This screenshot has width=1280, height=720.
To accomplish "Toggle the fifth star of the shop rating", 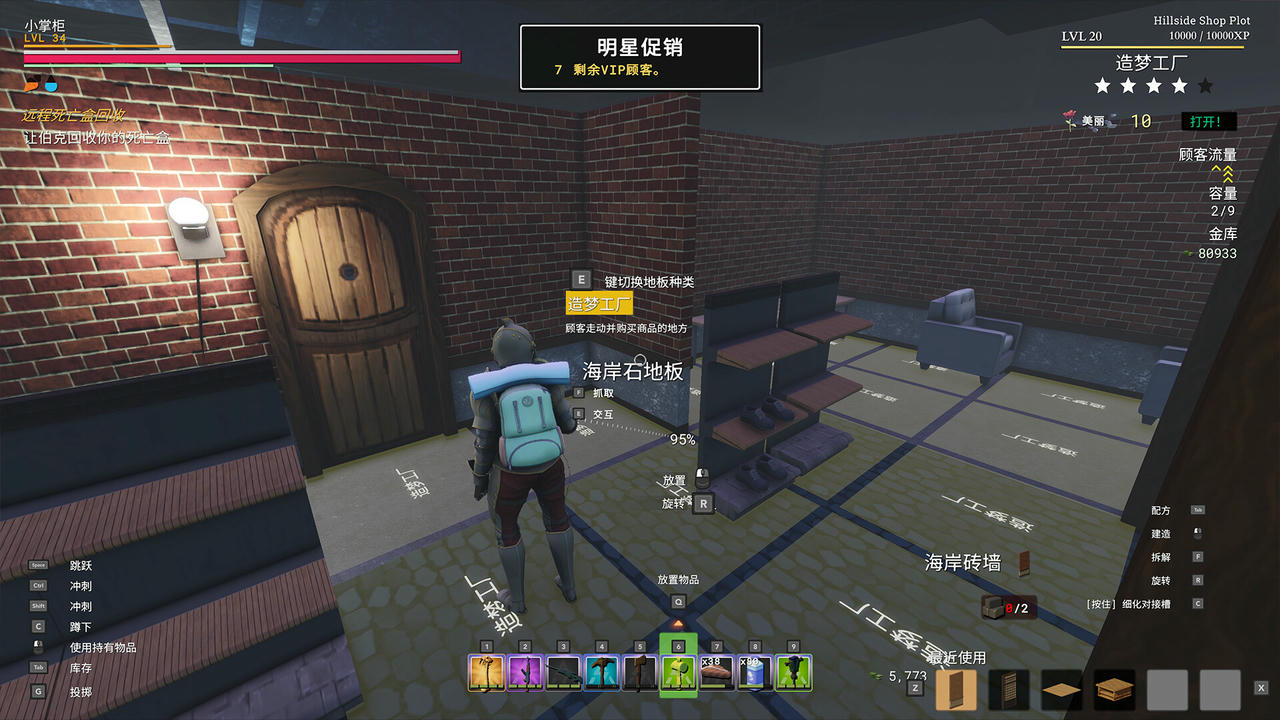I will 1204,86.
